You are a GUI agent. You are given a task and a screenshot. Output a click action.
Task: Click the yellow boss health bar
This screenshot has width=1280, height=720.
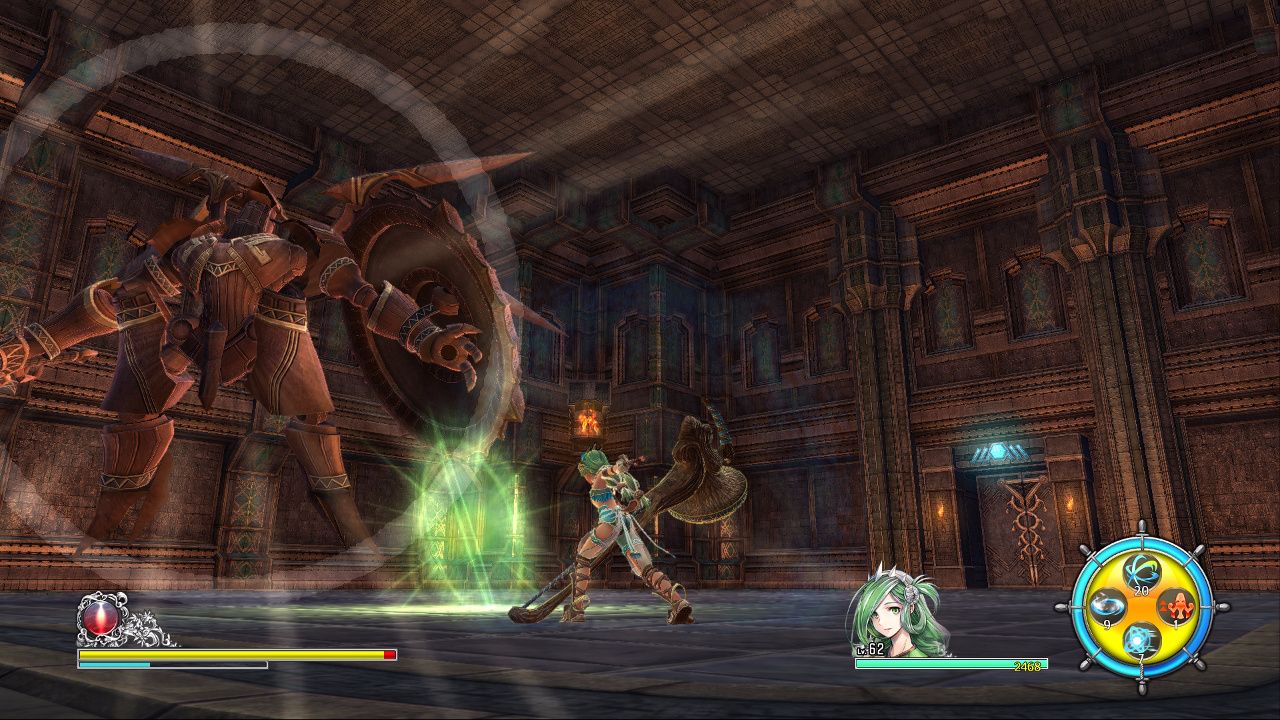229,655
